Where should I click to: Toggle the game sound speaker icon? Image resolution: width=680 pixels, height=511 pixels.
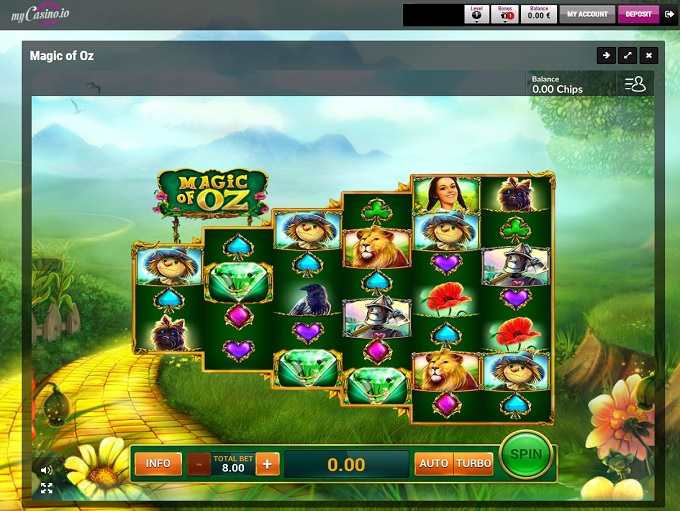tap(47, 469)
